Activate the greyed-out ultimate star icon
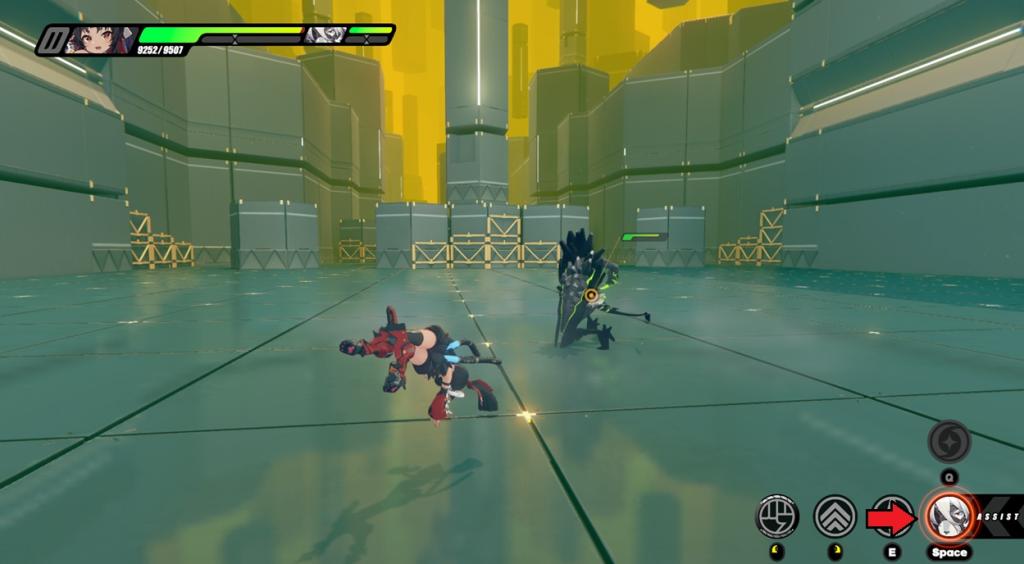This screenshot has height=564, width=1024. [947, 441]
